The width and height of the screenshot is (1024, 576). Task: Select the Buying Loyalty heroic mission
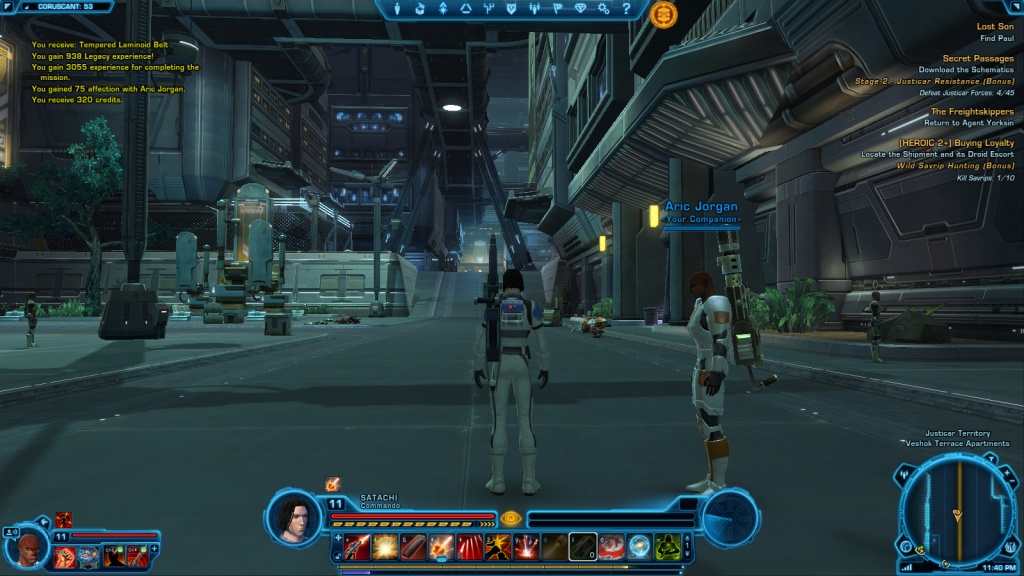click(x=955, y=143)
